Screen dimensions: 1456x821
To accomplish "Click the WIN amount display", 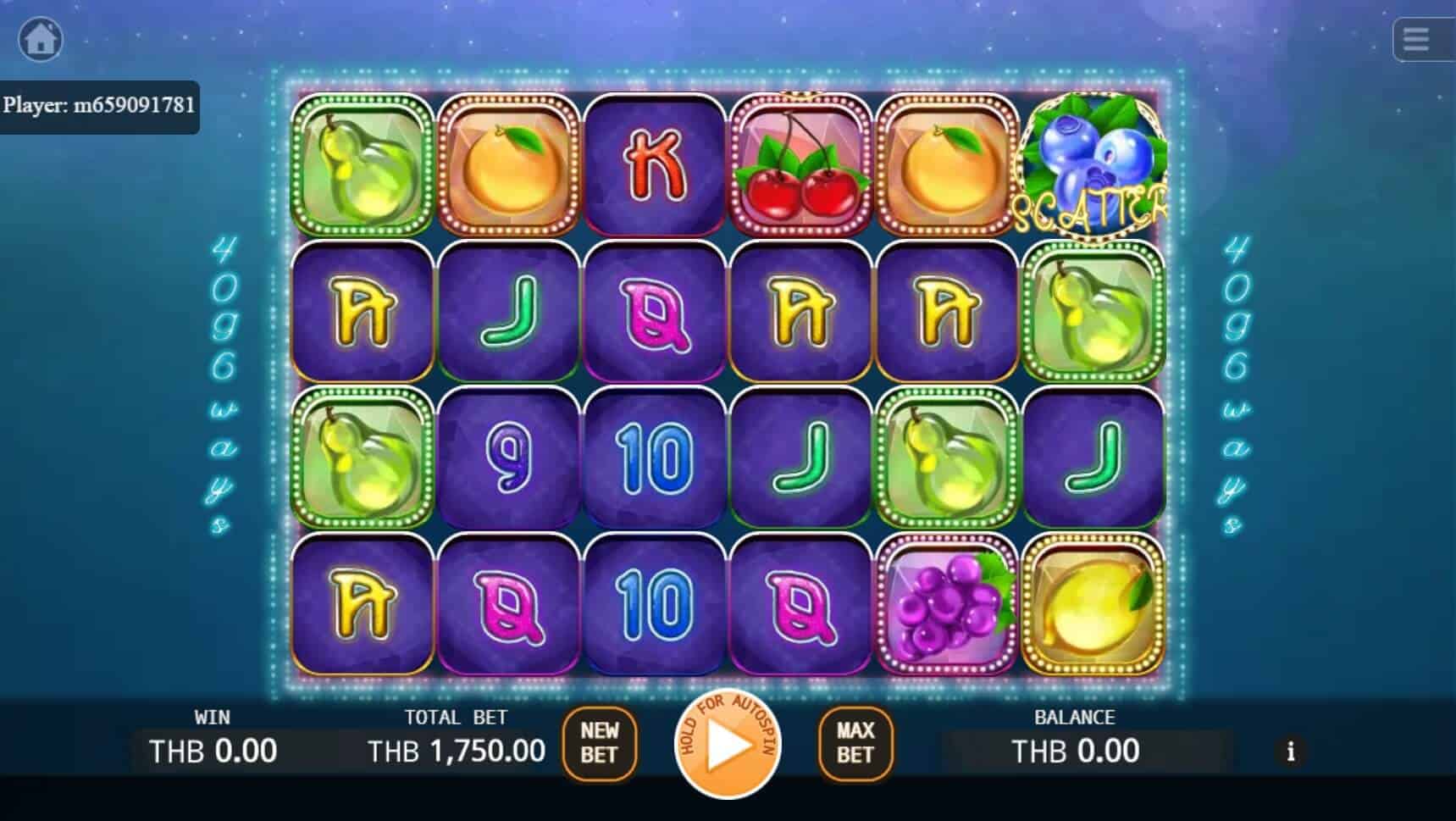I will point(212,751).
